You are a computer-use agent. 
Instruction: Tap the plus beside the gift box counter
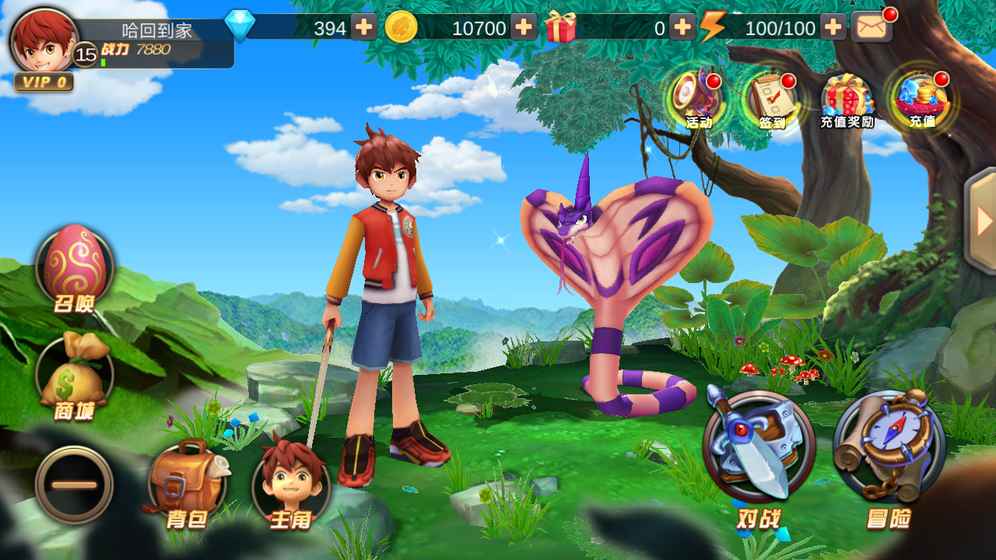(x=682, y=27)
